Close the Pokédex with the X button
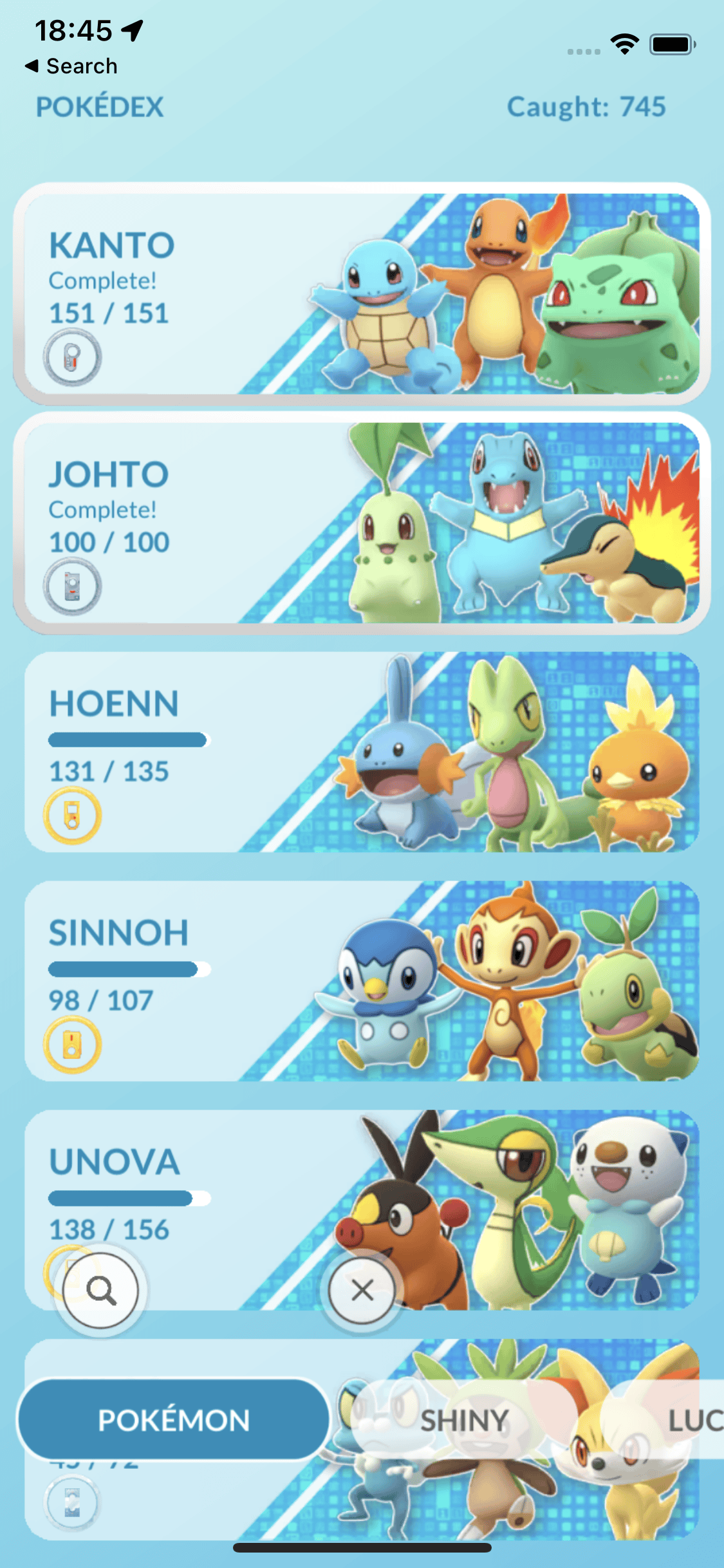This screenshot has height=1568, width=724. (x=362, y=1290)
